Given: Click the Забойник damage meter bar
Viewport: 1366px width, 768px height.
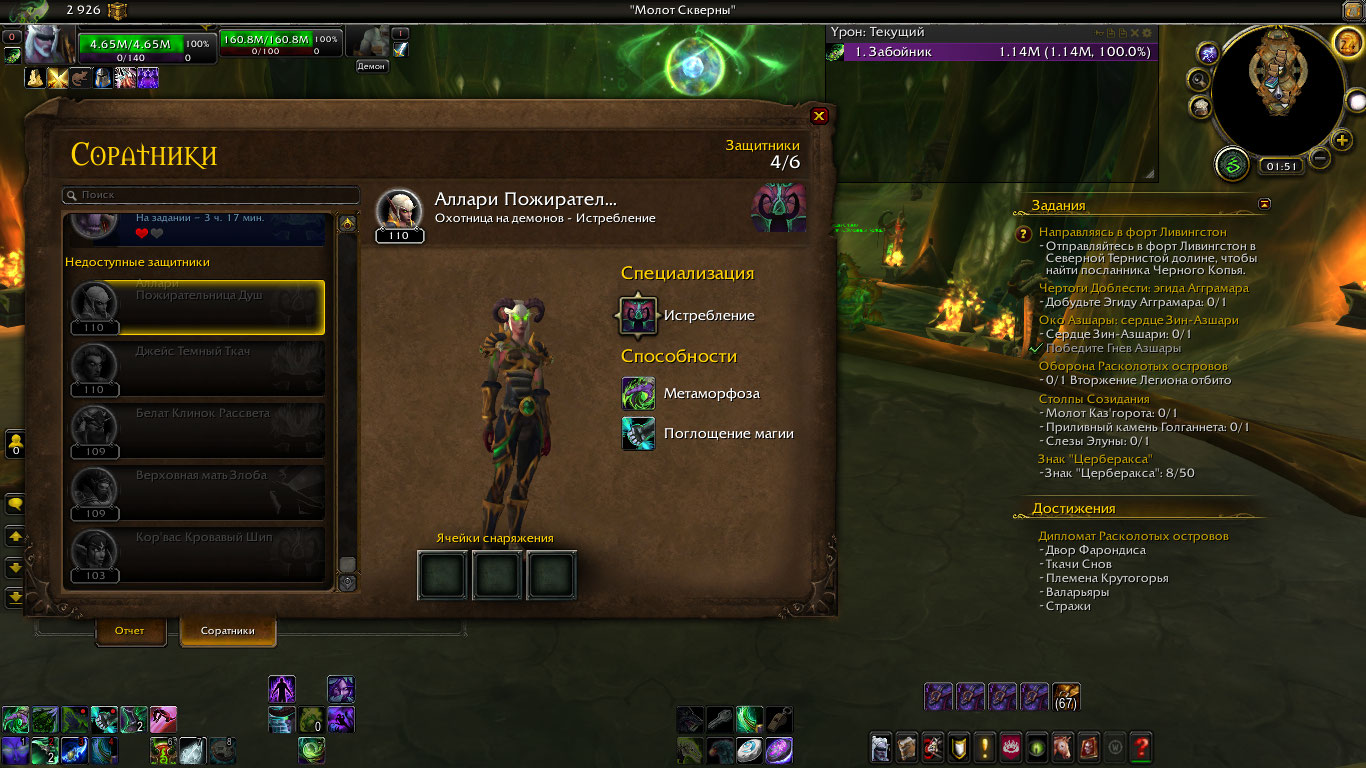Looking at the screenshot, I should [x=990, y=52].
